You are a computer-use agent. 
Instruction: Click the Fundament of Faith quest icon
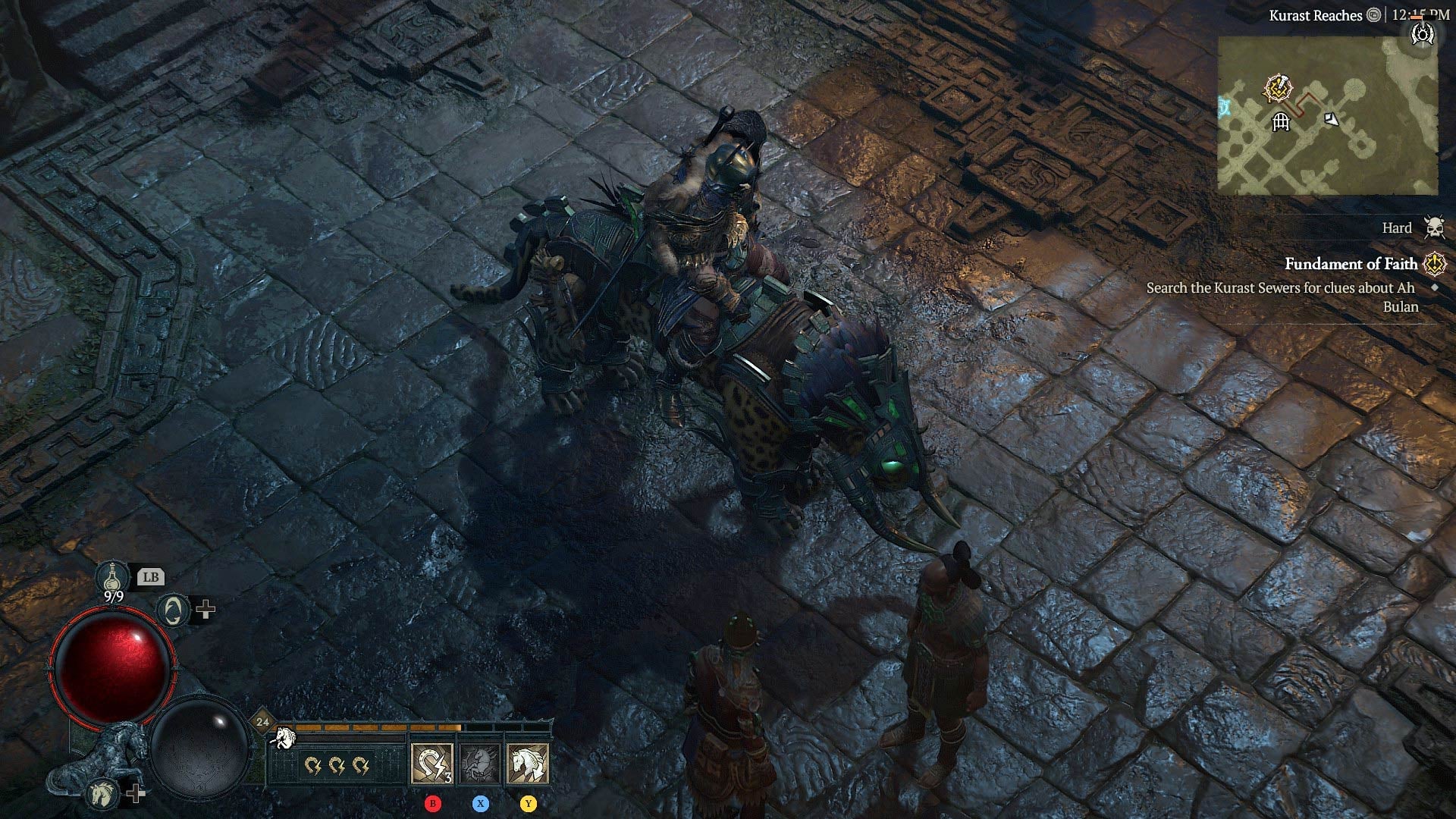1433,263
